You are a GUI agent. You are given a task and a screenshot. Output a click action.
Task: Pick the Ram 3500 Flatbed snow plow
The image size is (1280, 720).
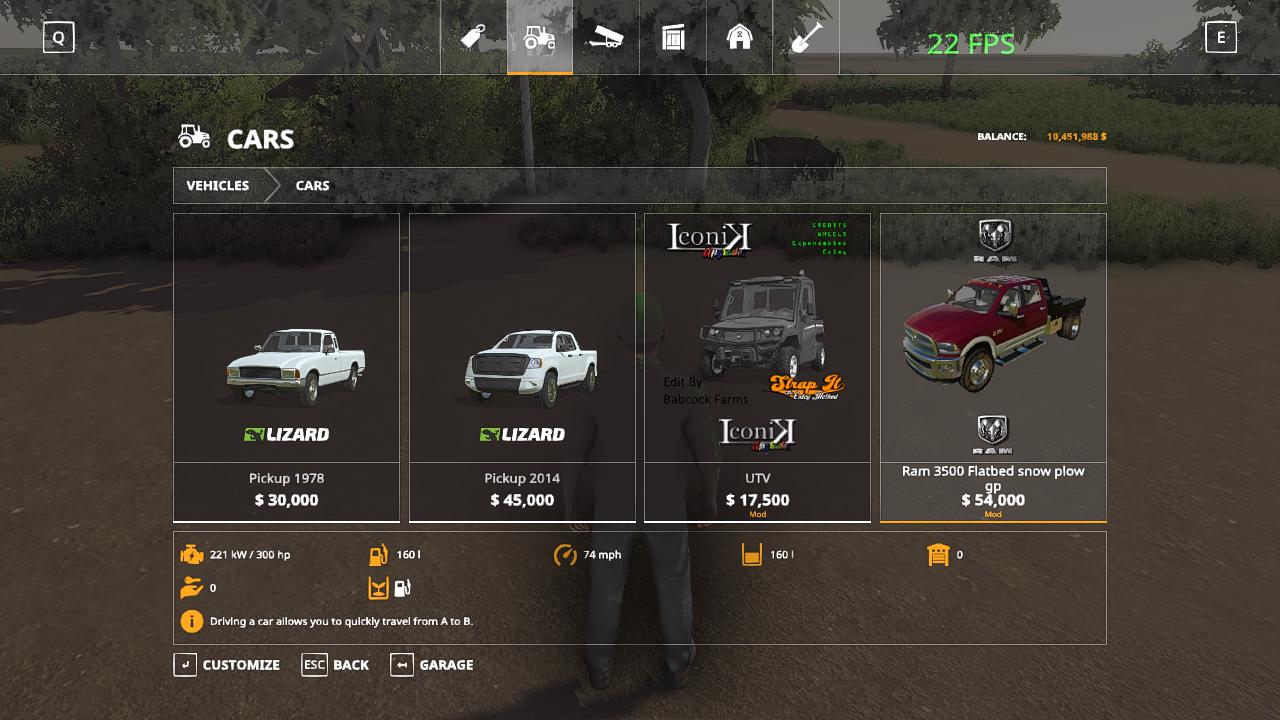pos(993,367)
